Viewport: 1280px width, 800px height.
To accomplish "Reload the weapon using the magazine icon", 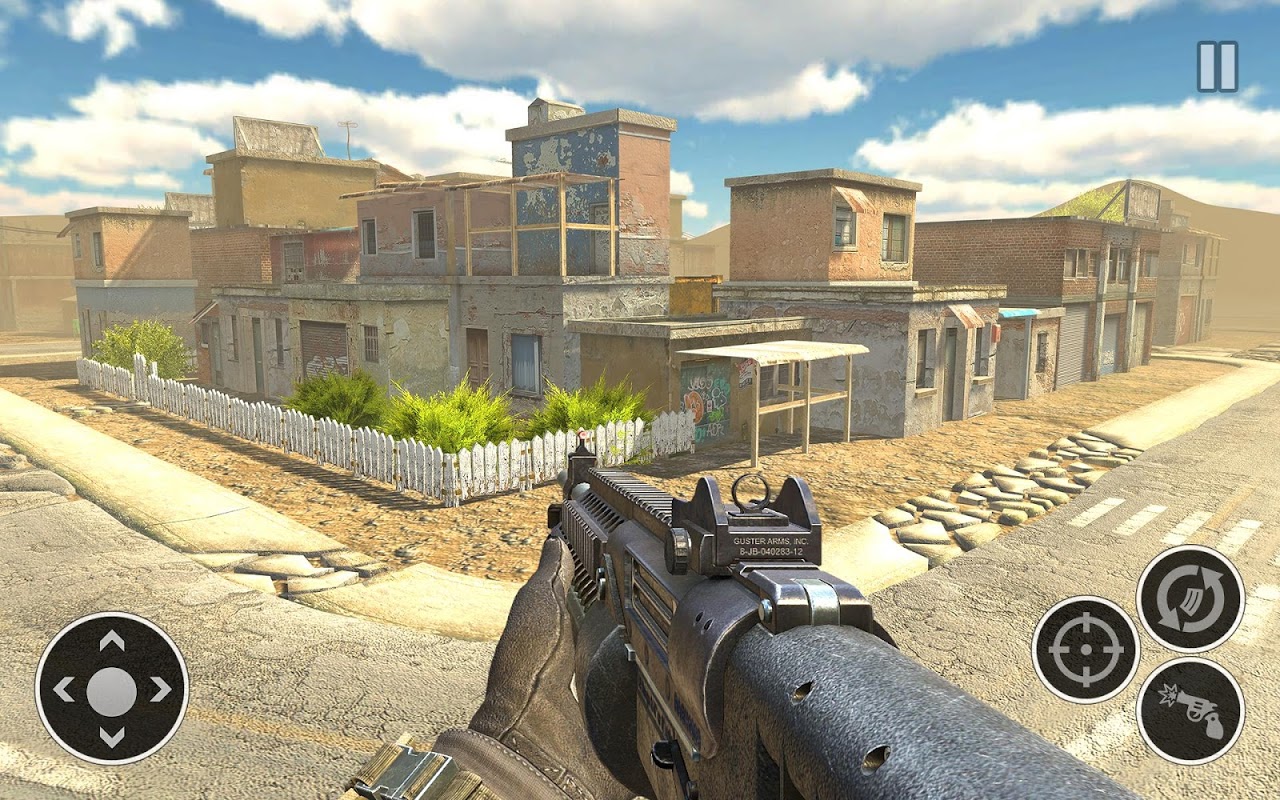I will click(1190, 599).
